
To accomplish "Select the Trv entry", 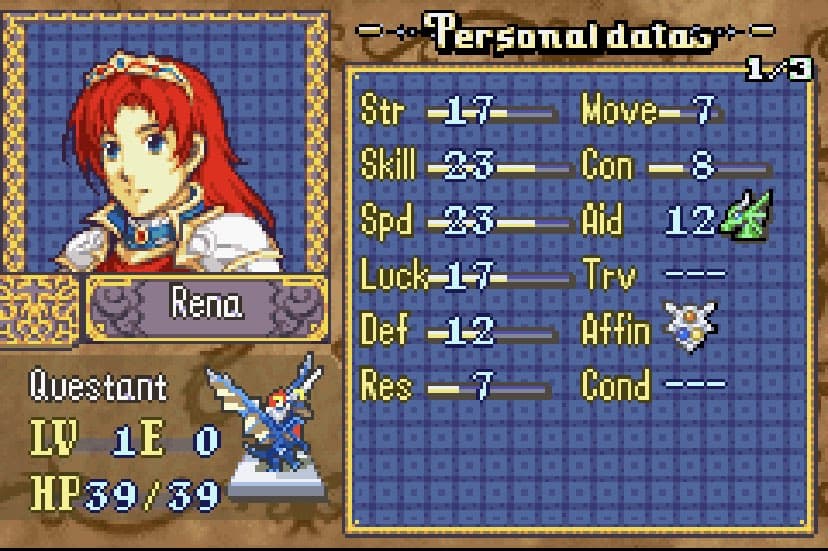I will (x=650, y=276).
